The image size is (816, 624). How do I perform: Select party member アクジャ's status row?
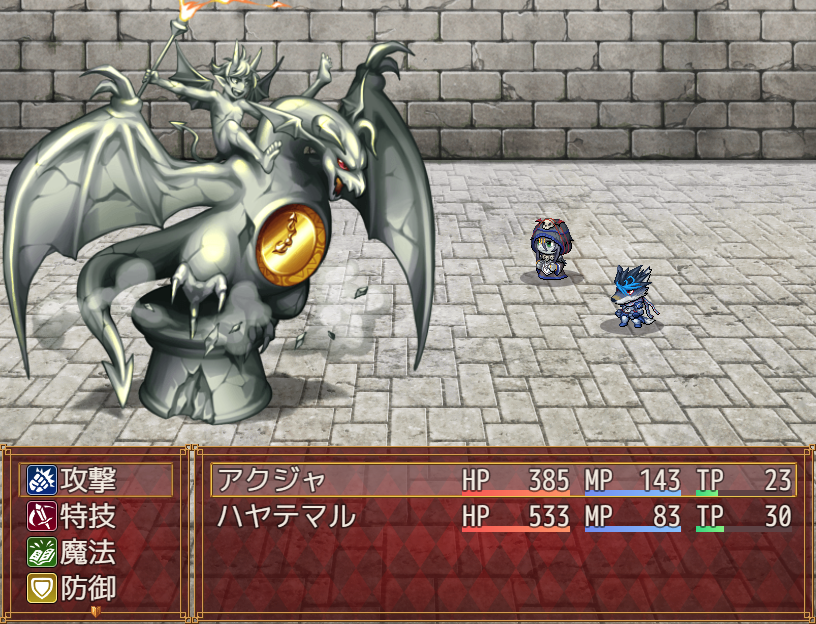pyautogui.click(x=503, y=480)
